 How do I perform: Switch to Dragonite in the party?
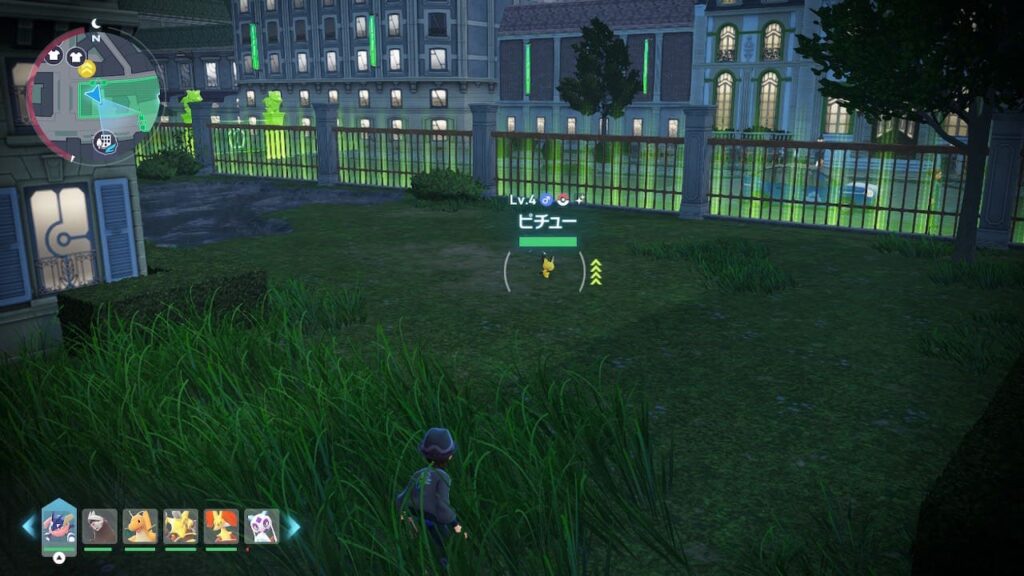(x=140, y=527)
